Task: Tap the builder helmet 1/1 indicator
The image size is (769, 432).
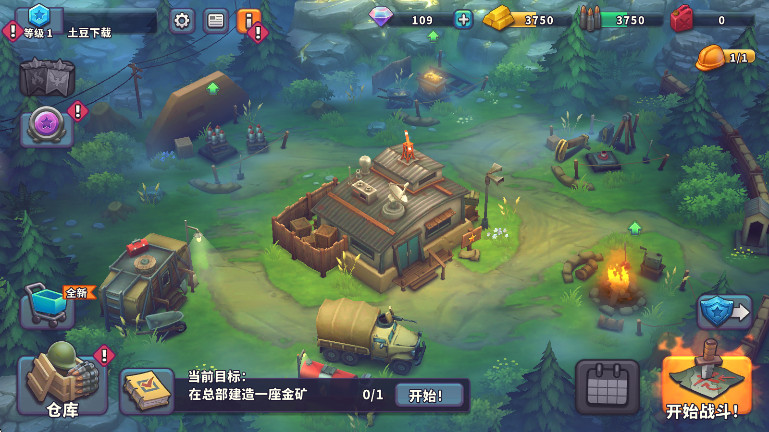Action: click(725, 58)
